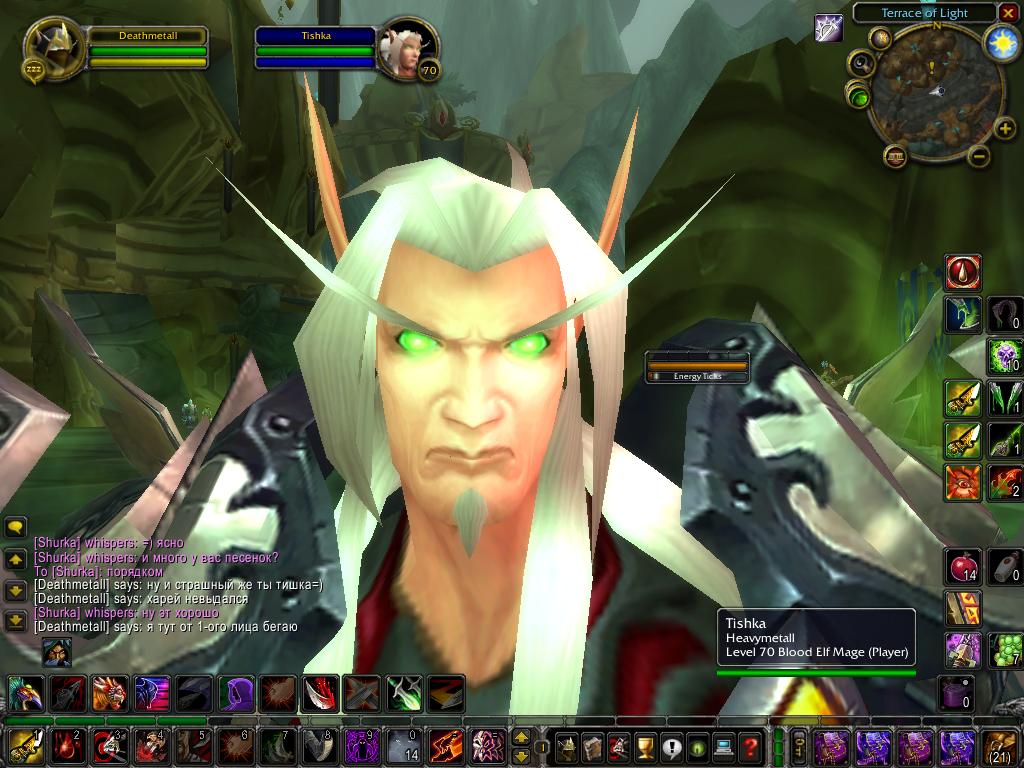Image resolution: width=1024 pixels, height=768 pixels.
Task: Zoom out the minimap with minus button
Action: click(979, 155)
